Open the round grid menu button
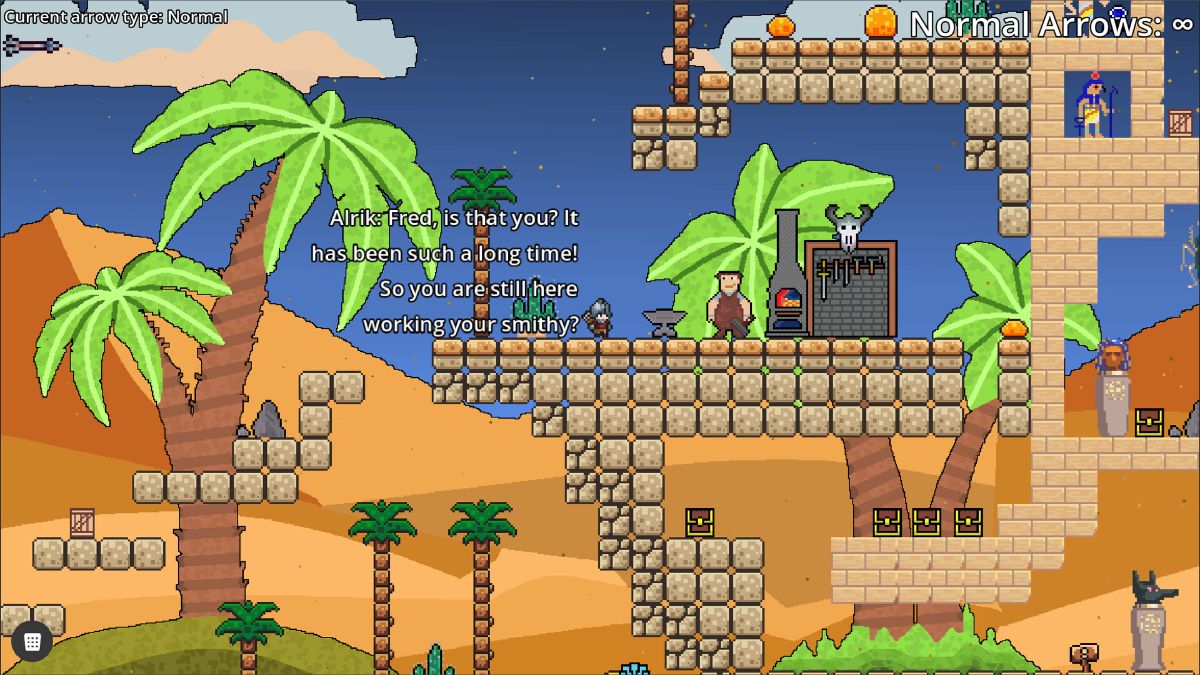1200x675 pixels. coord(32,641)
